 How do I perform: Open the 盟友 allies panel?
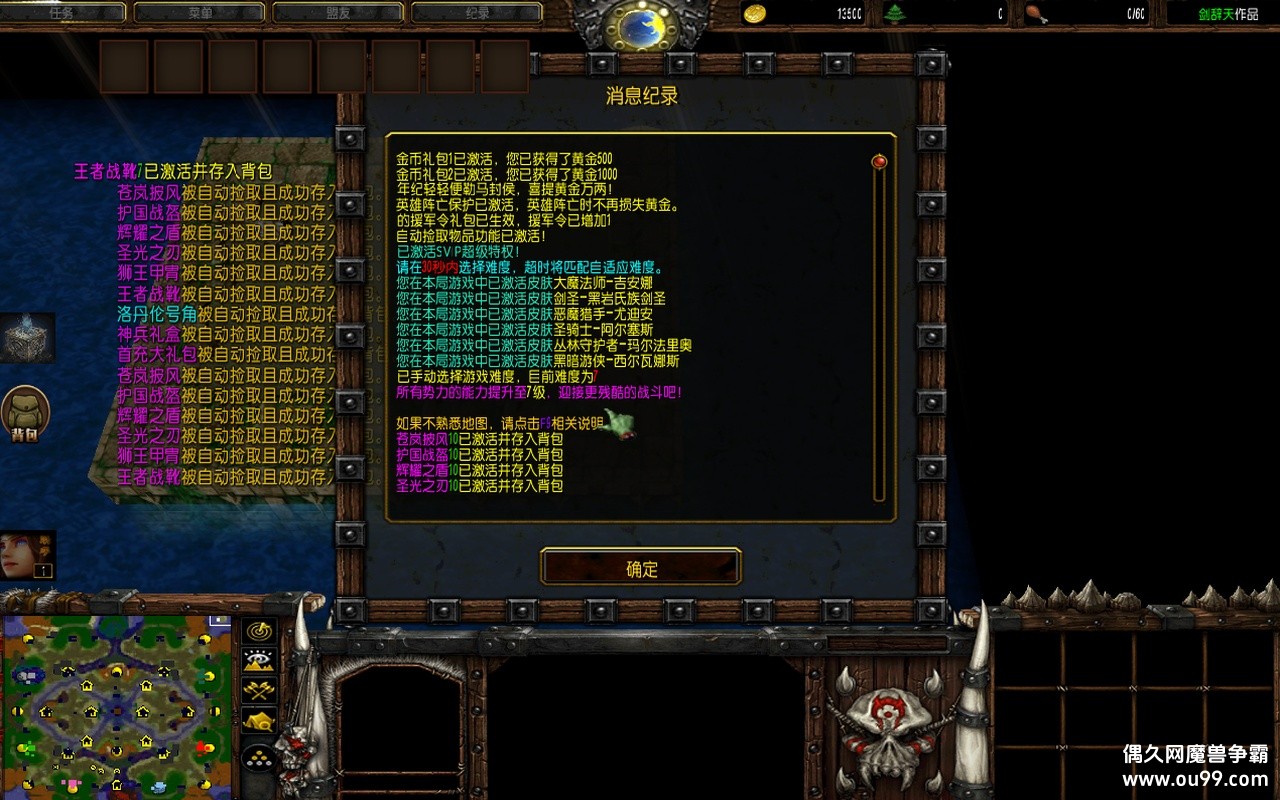(x=340, y=12)
